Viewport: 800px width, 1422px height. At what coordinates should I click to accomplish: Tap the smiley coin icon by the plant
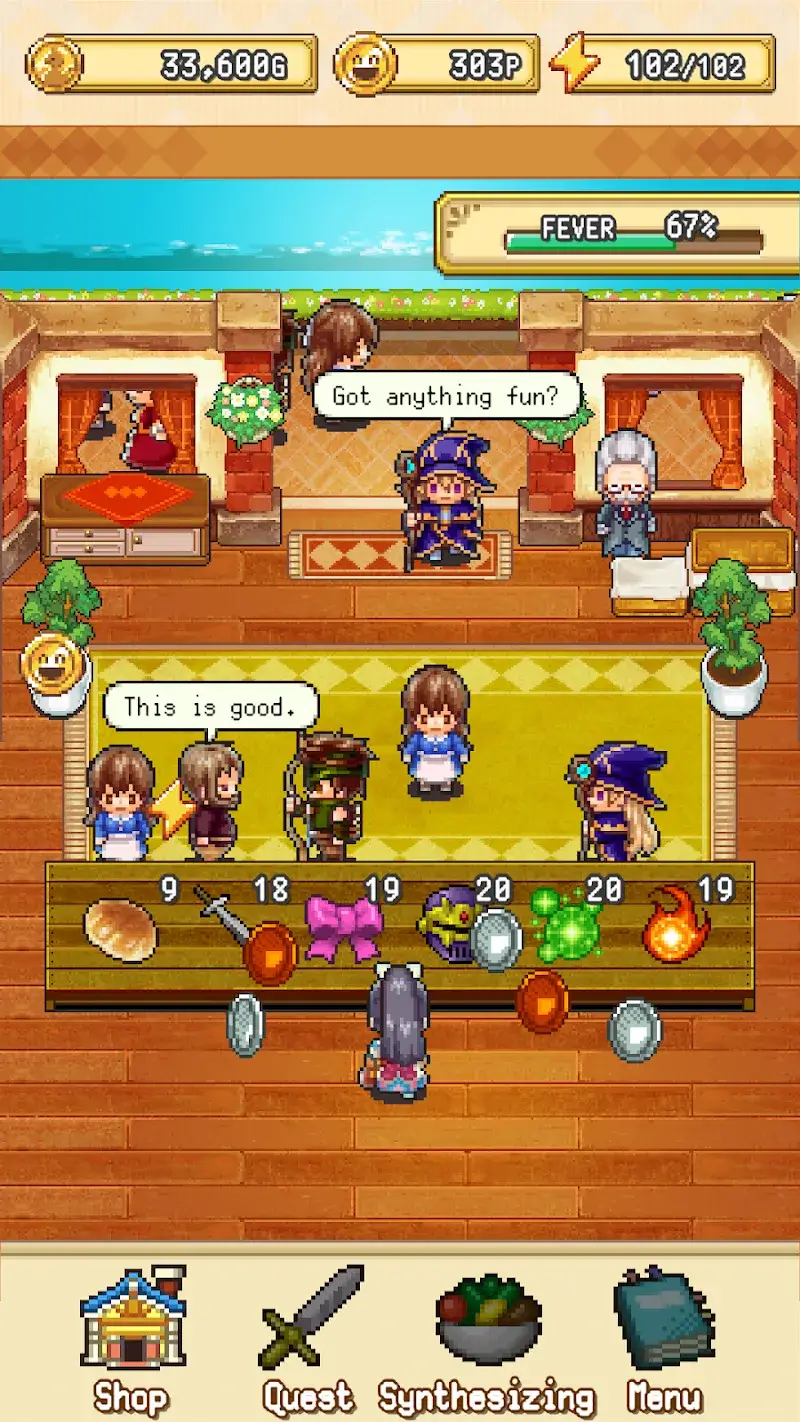50,664
